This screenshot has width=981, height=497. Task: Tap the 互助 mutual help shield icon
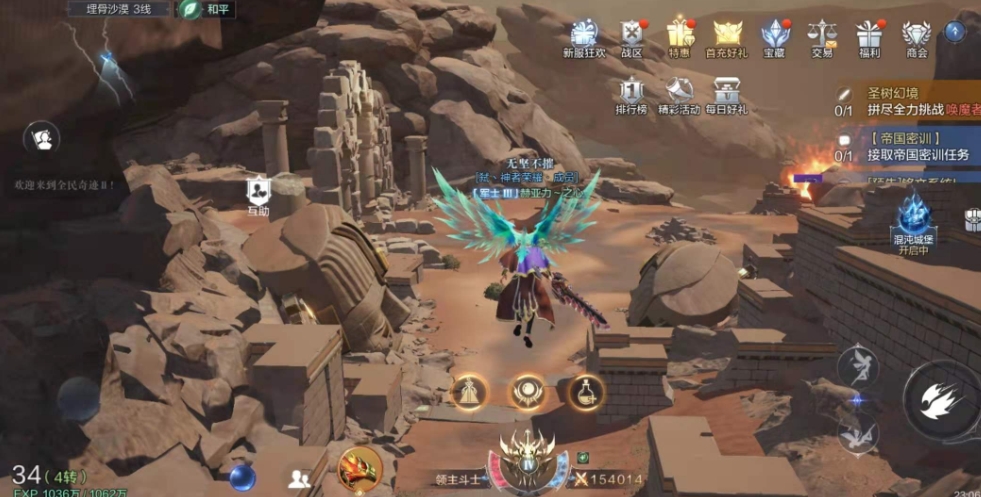click(x=258, y=193)
